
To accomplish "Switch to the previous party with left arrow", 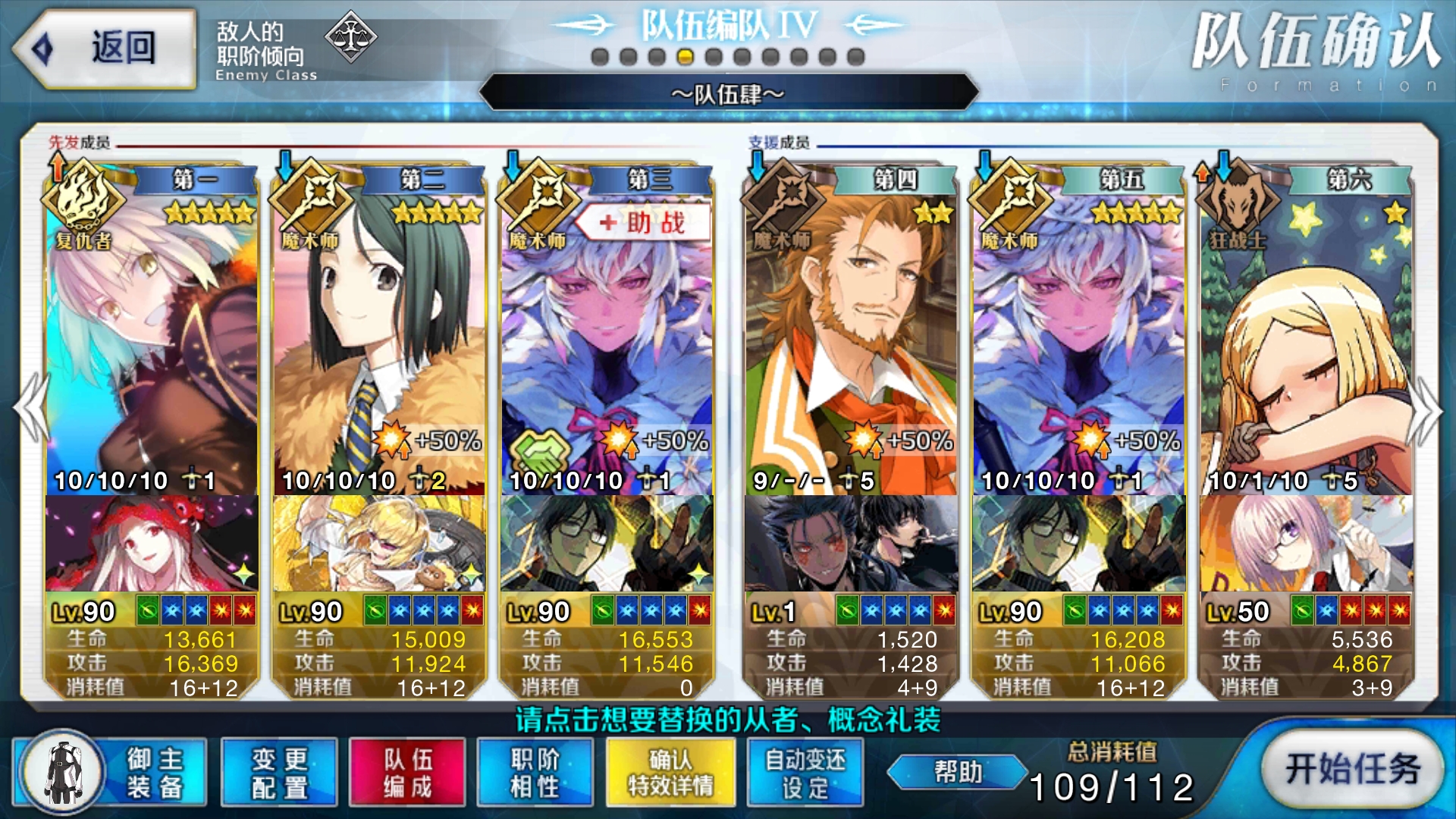I will click(x=32, y=408).
